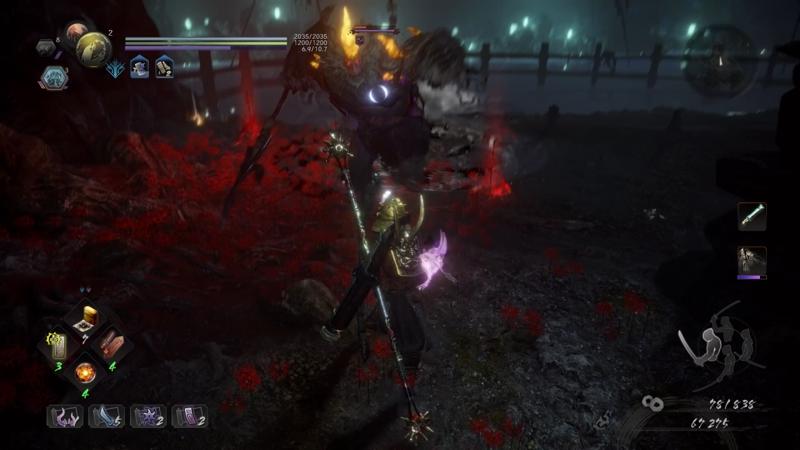The image size is (800, 450).
Task: Activate the purple flame yokai ability slot
Action: point(65,416)
